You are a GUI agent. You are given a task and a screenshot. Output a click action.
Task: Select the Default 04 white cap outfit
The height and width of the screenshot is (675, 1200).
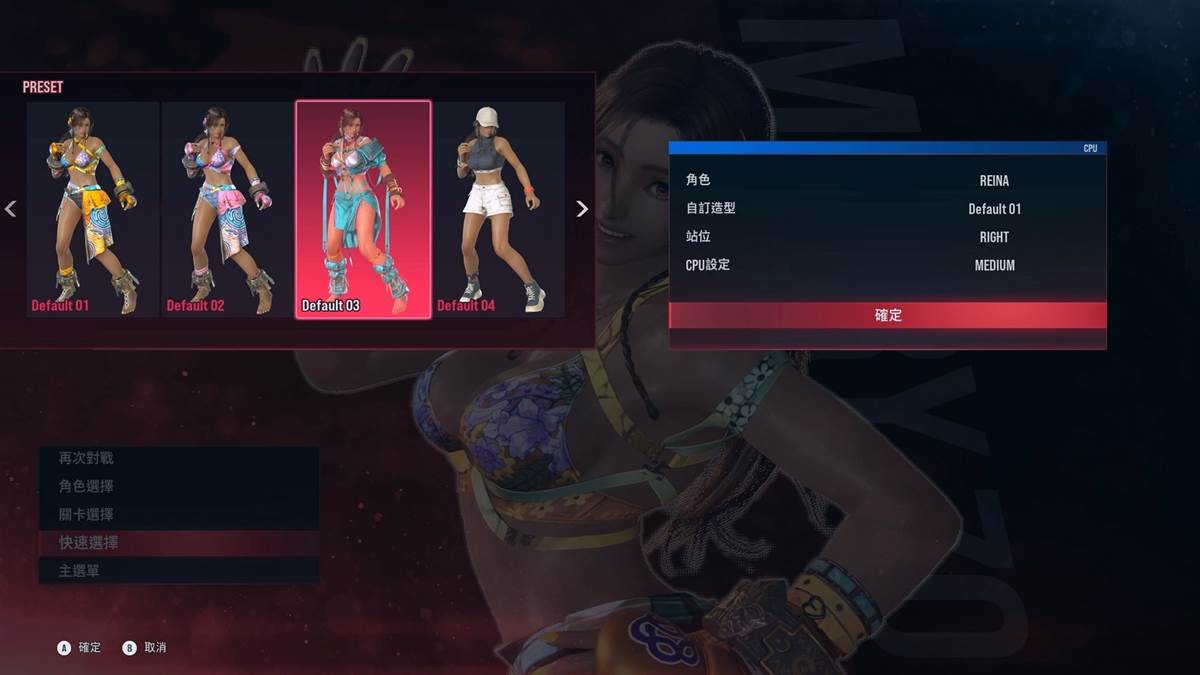click(499, 209)
